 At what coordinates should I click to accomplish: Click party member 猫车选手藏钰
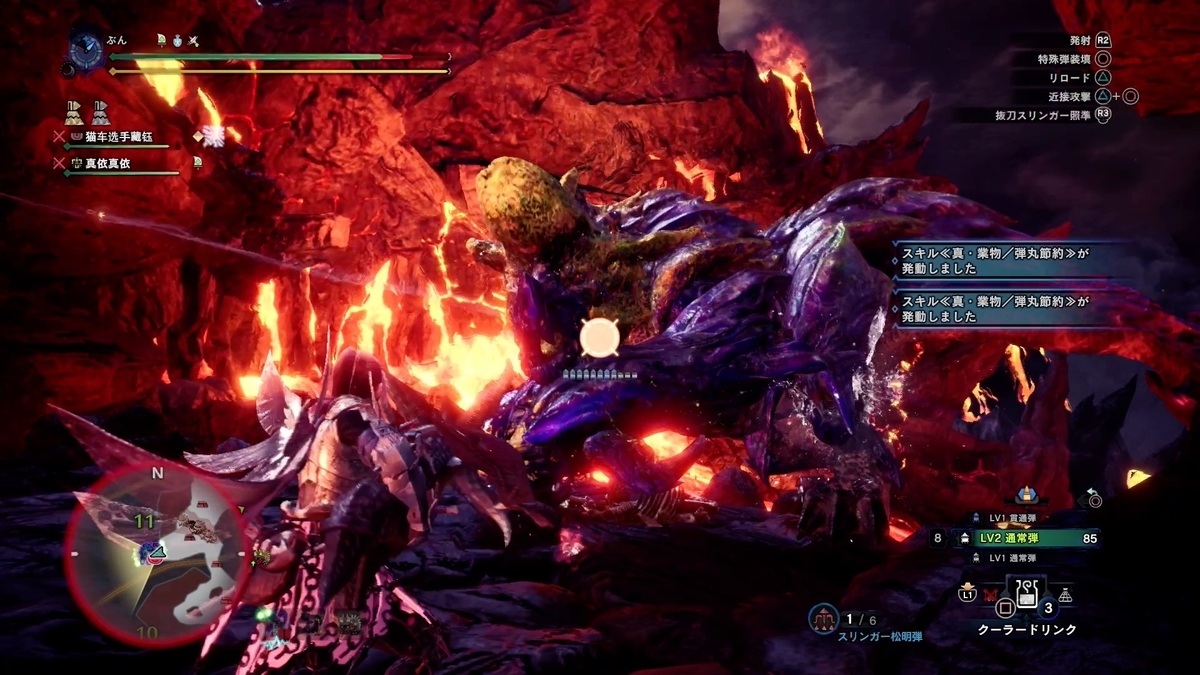pyautogui.click(x=119, y=136)
